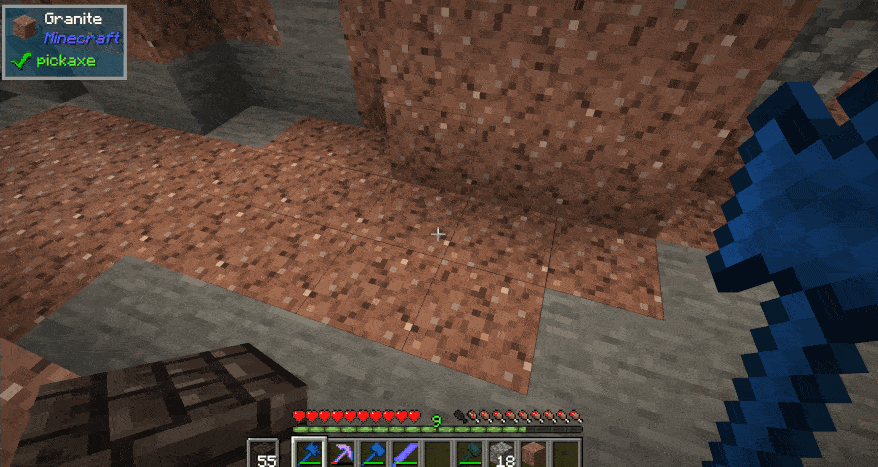Choose the purple sword in the hotbar
The image size is (878, 467).
[407, 454]
